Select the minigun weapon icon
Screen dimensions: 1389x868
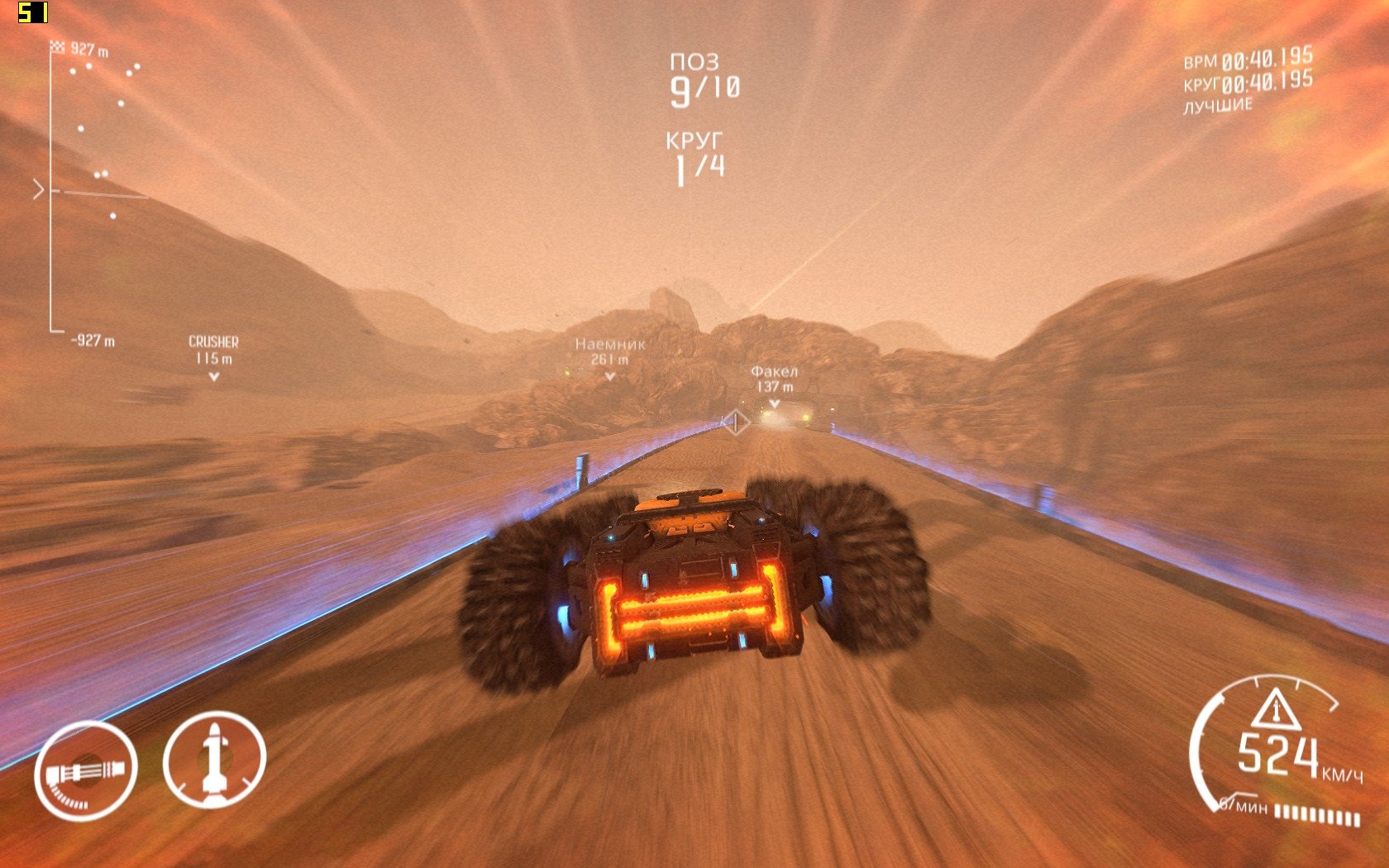[85, 770]
